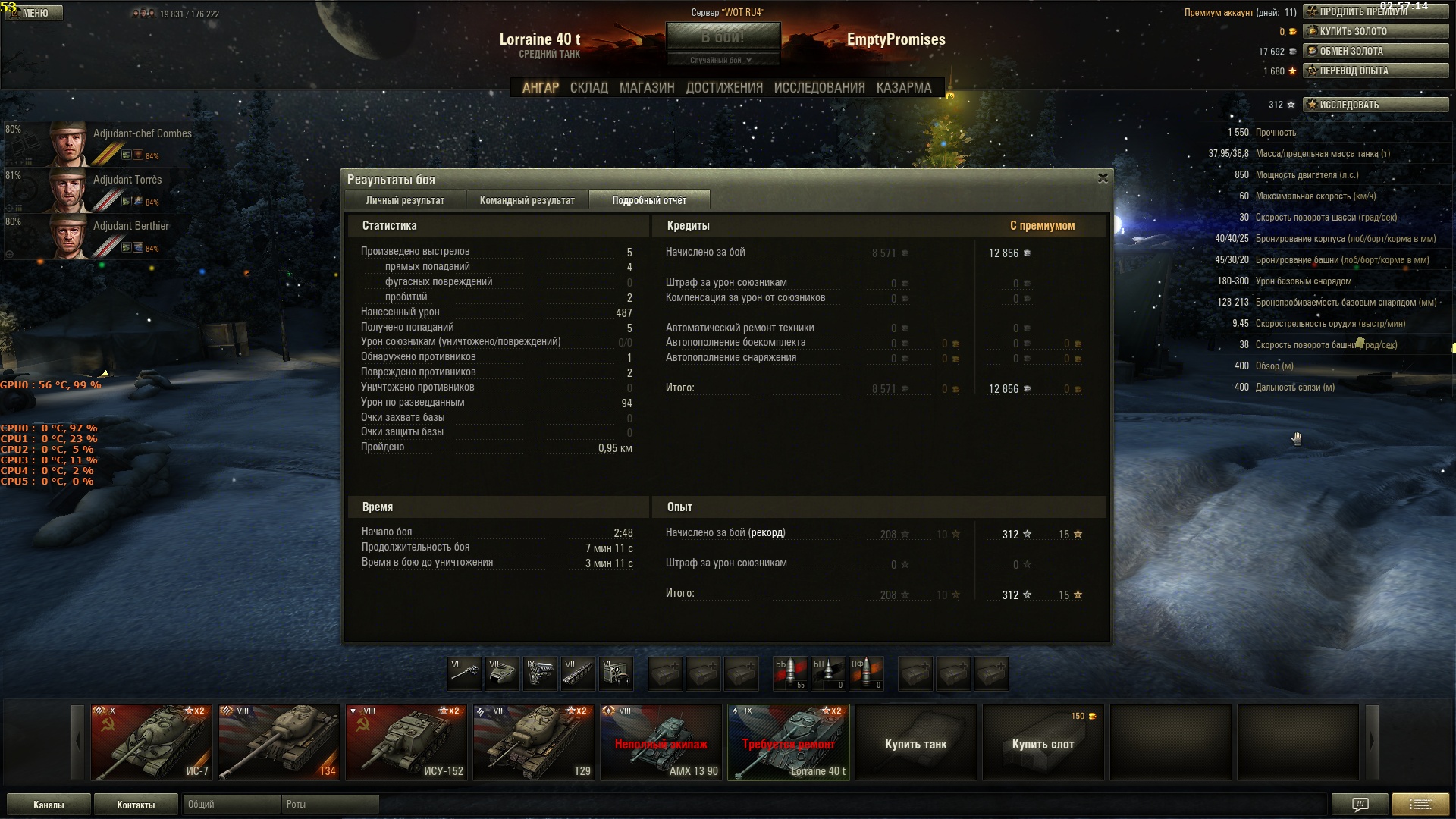Open the Командный результат tab
This screenshot has height=819, width=1456.
pos(527,200)
